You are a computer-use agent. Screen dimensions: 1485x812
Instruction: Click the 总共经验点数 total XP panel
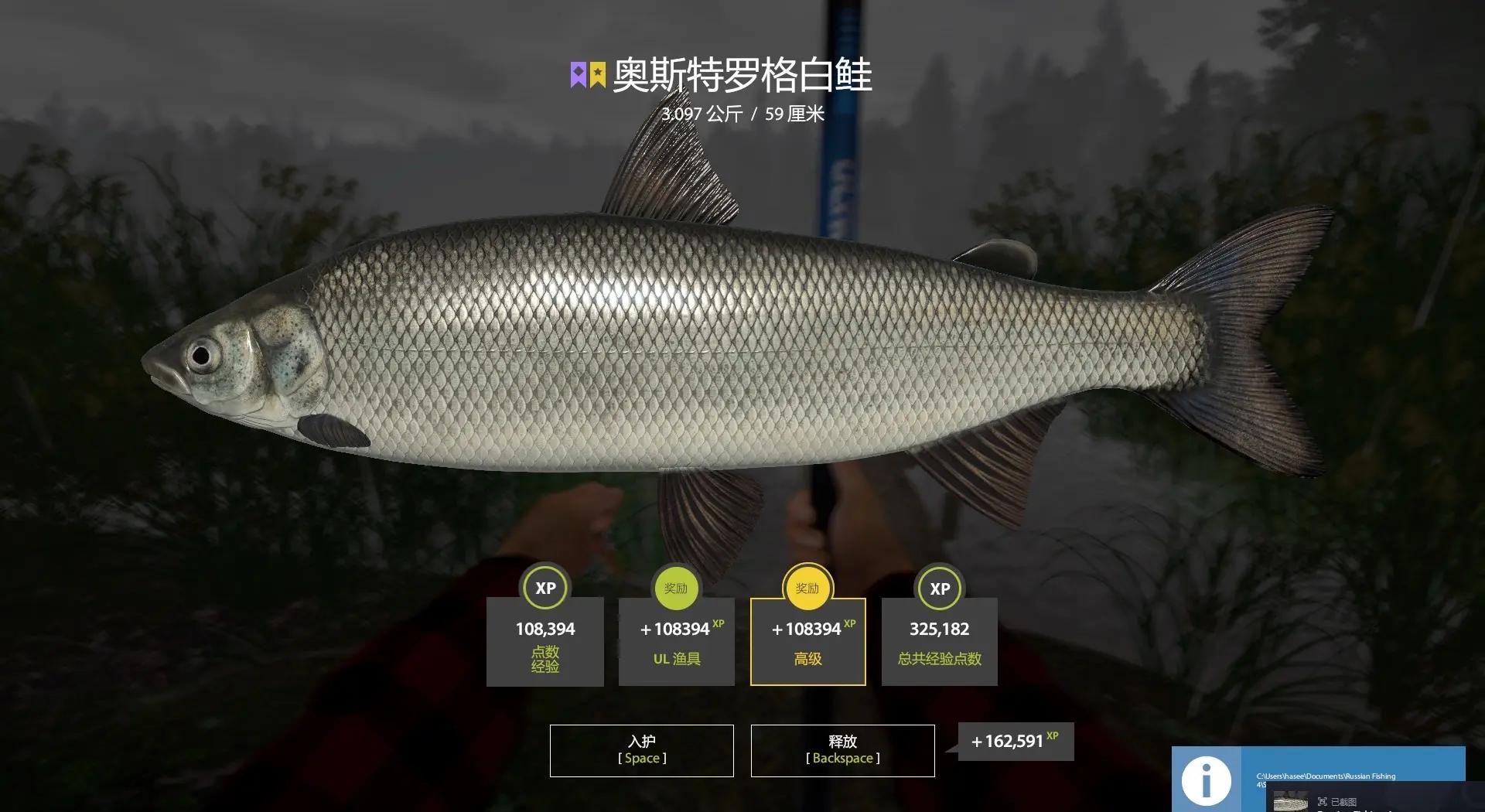[x=939, y=642]
